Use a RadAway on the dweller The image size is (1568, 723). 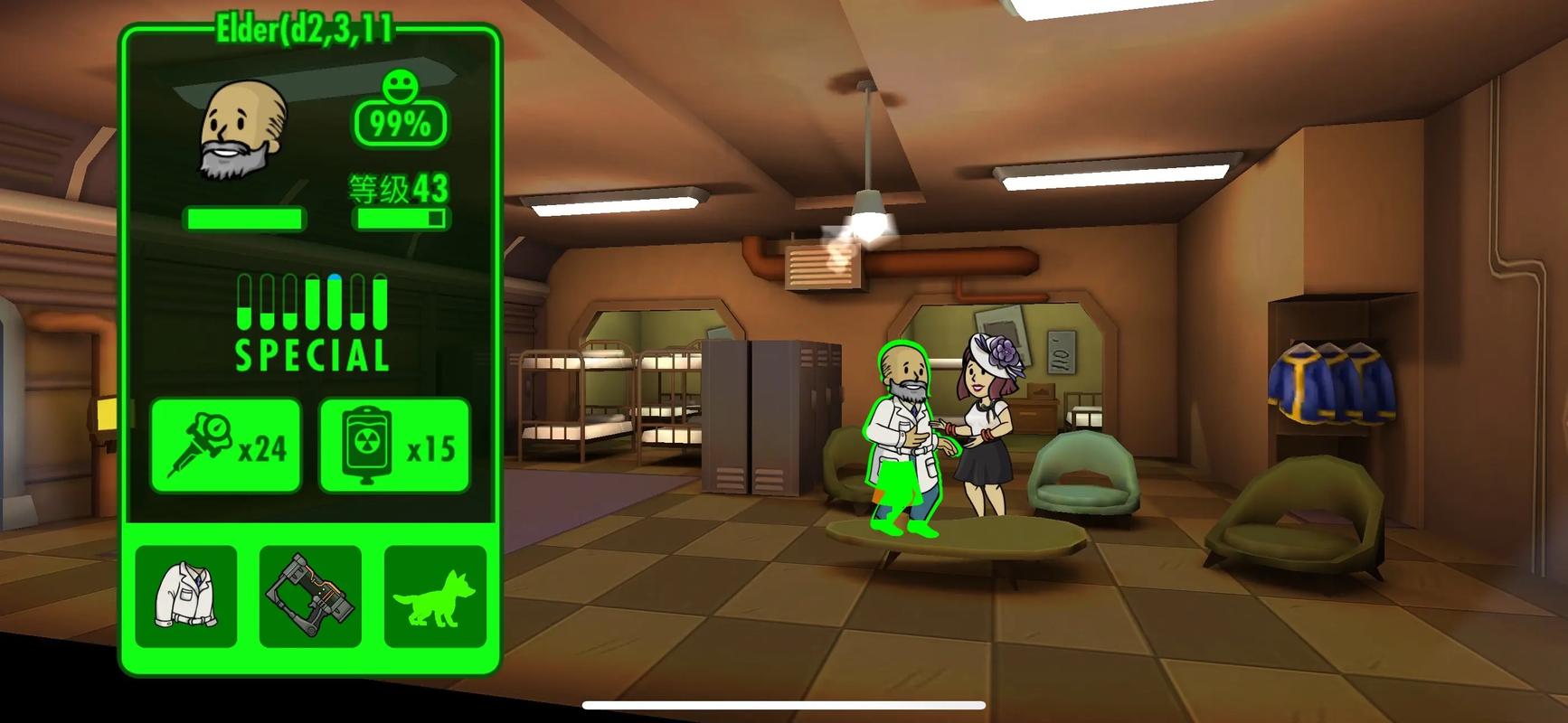click(394, 446)
